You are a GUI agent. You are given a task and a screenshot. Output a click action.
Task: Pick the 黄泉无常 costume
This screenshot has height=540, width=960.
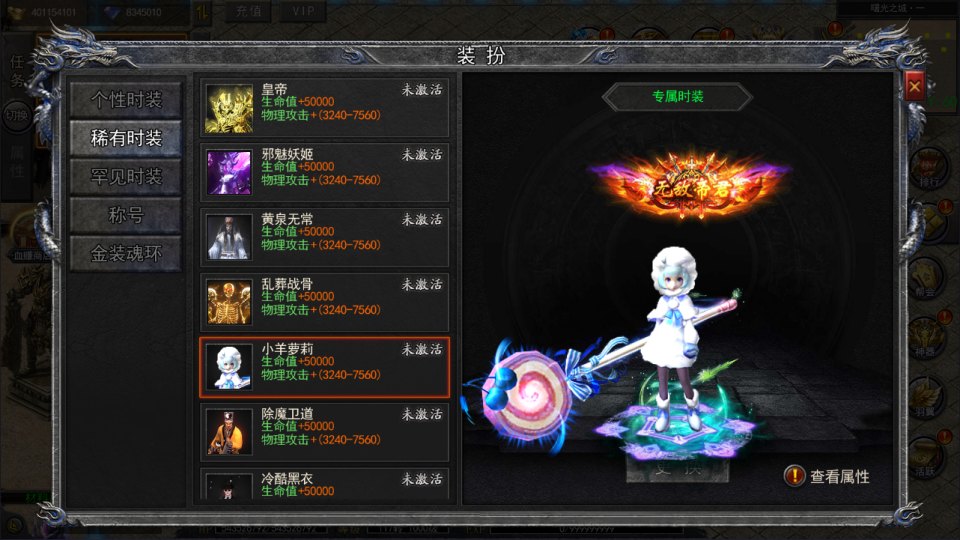point(324,237)
